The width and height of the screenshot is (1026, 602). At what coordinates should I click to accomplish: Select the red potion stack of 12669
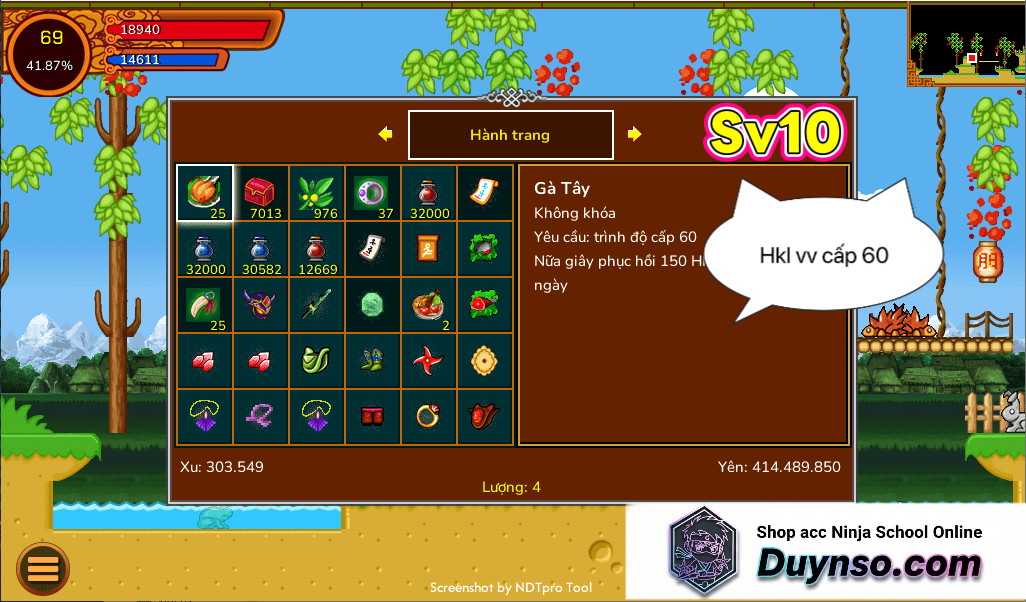click(x=317, y=249)
